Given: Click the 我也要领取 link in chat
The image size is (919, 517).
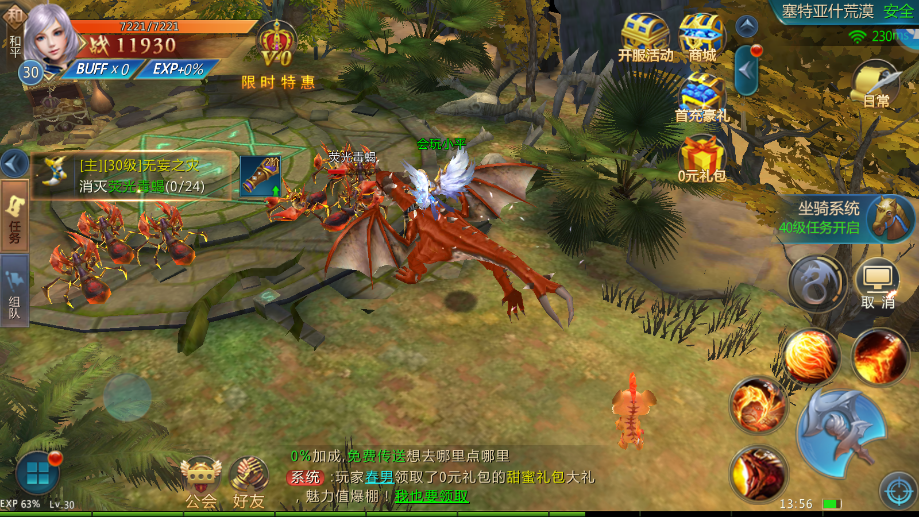Looking at the screenshot, I should (431, 496).
